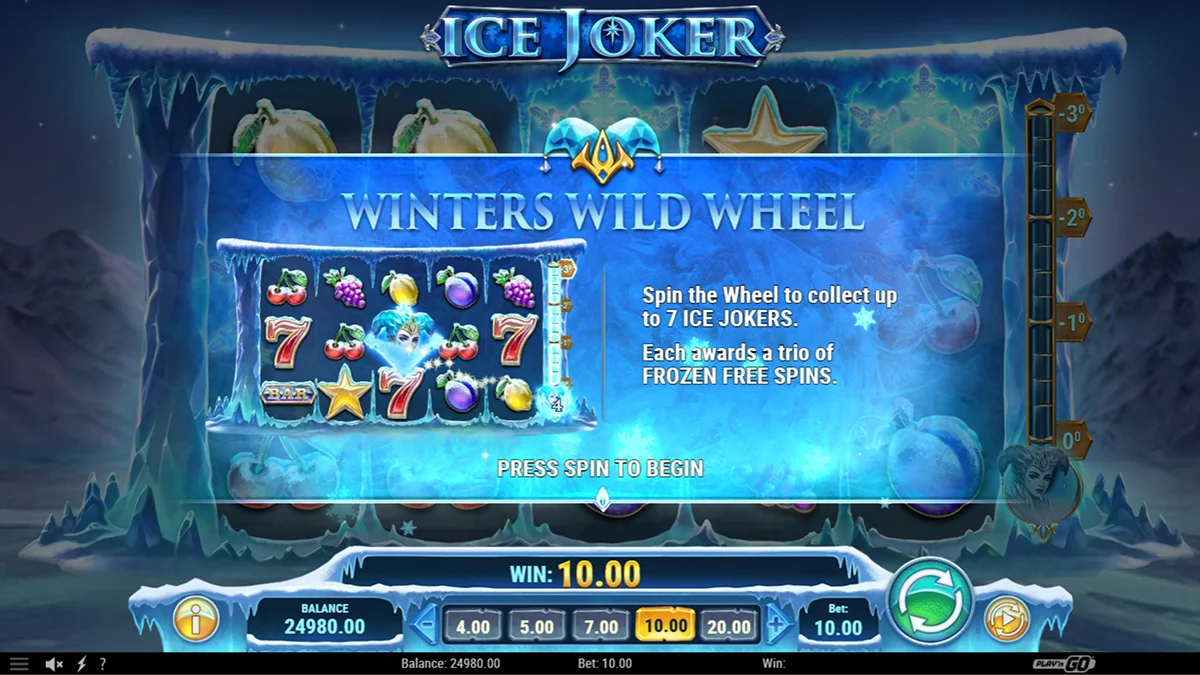Open the autoplay options

pyautogui.click(x=1006, y=620)
